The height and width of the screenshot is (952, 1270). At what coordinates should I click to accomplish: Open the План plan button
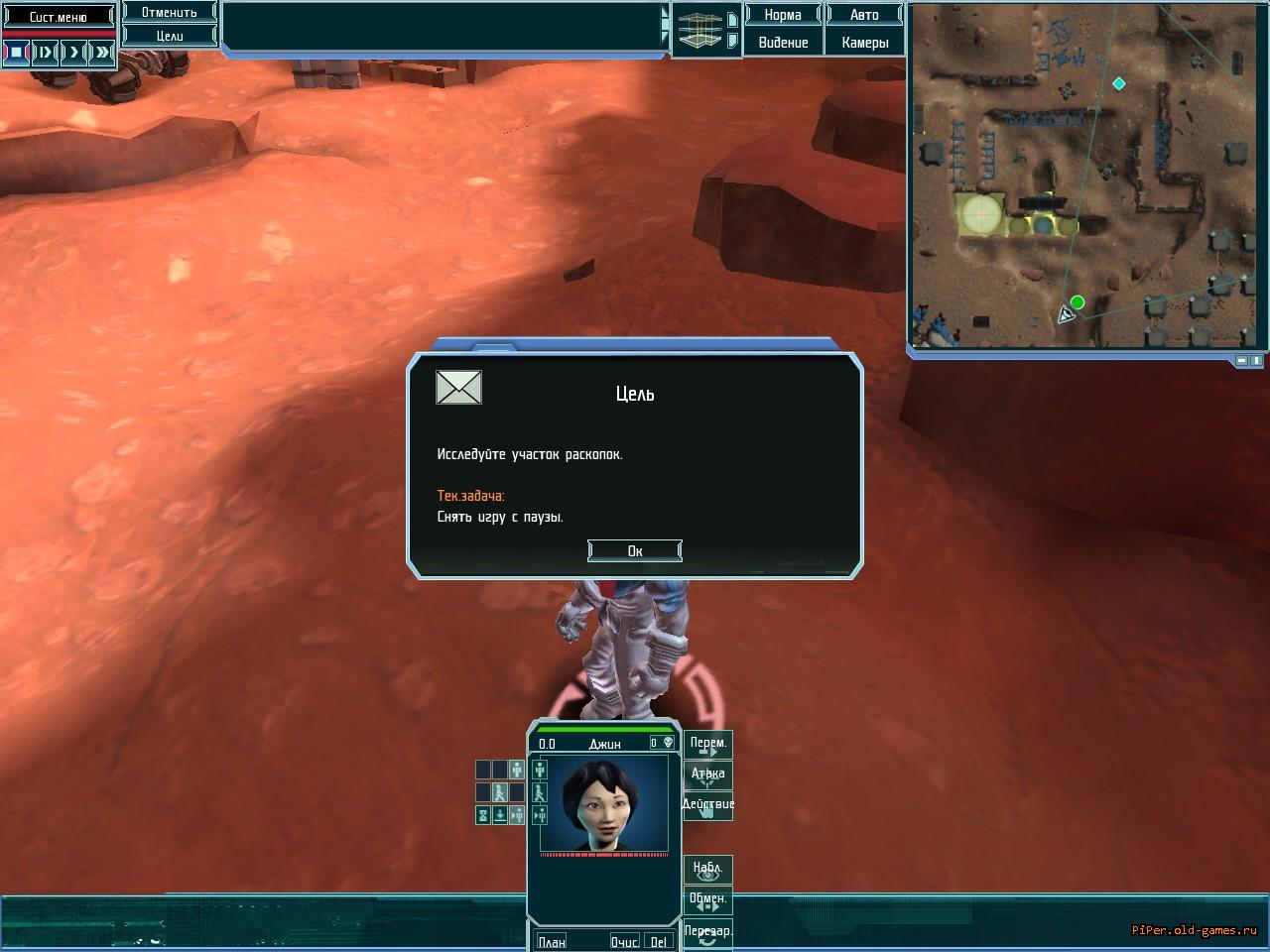551,941
